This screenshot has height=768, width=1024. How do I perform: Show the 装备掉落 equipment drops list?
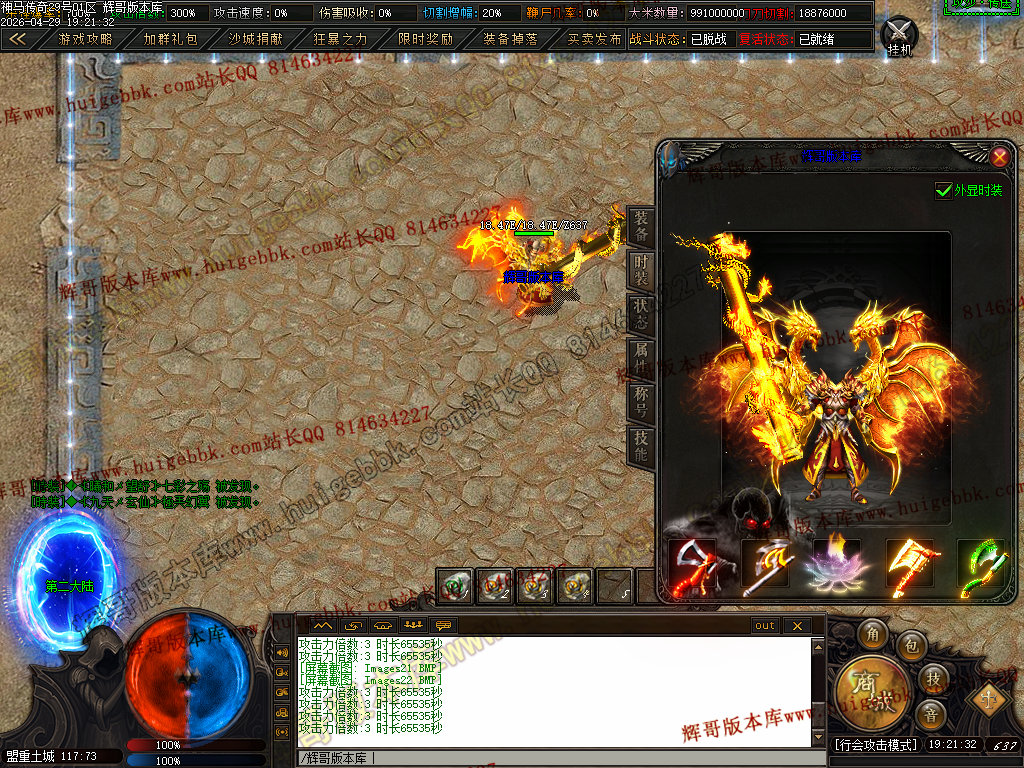coord(510,39)
